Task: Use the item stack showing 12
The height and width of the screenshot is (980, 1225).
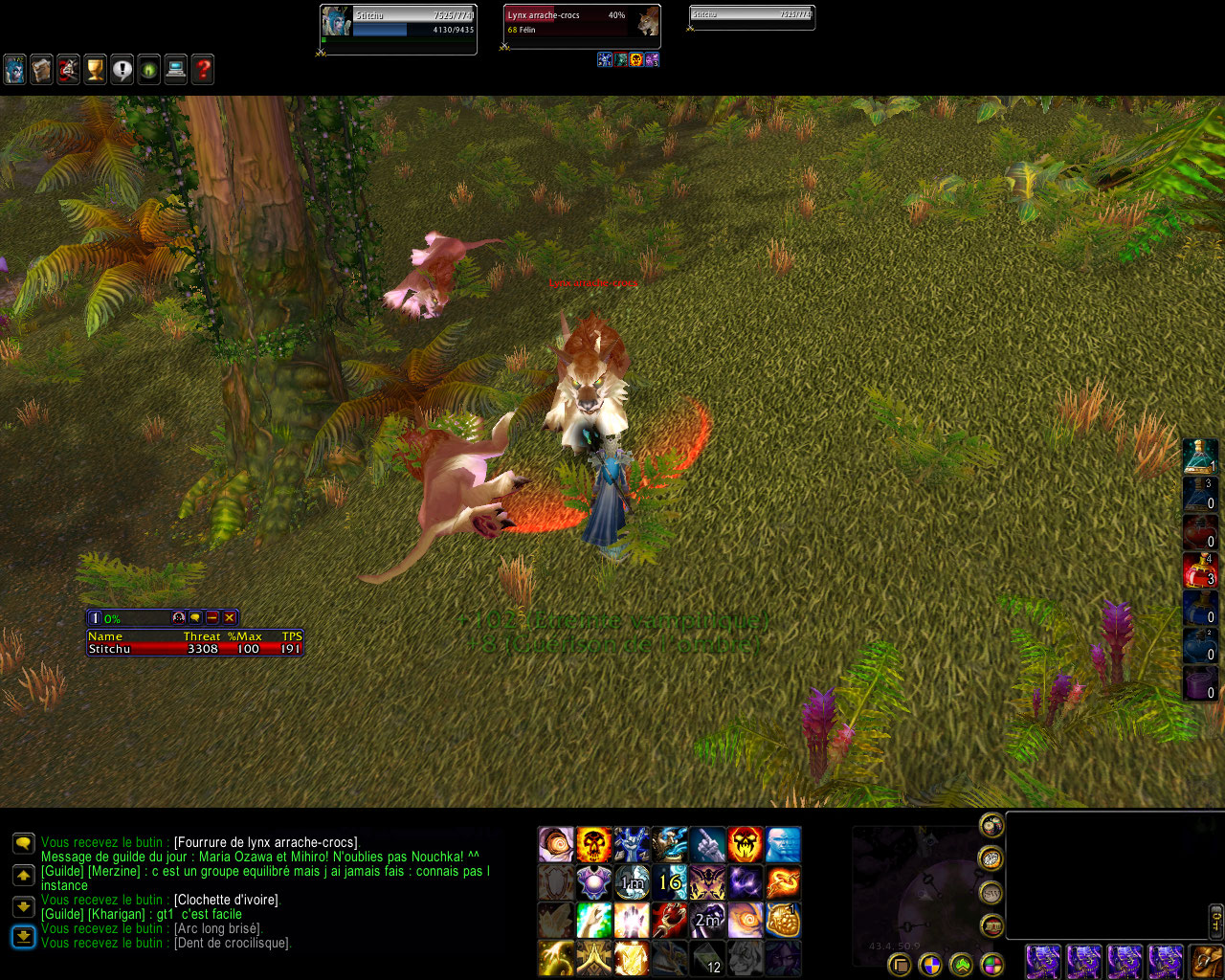Action: pyautogui.click(x=707, y=958)
